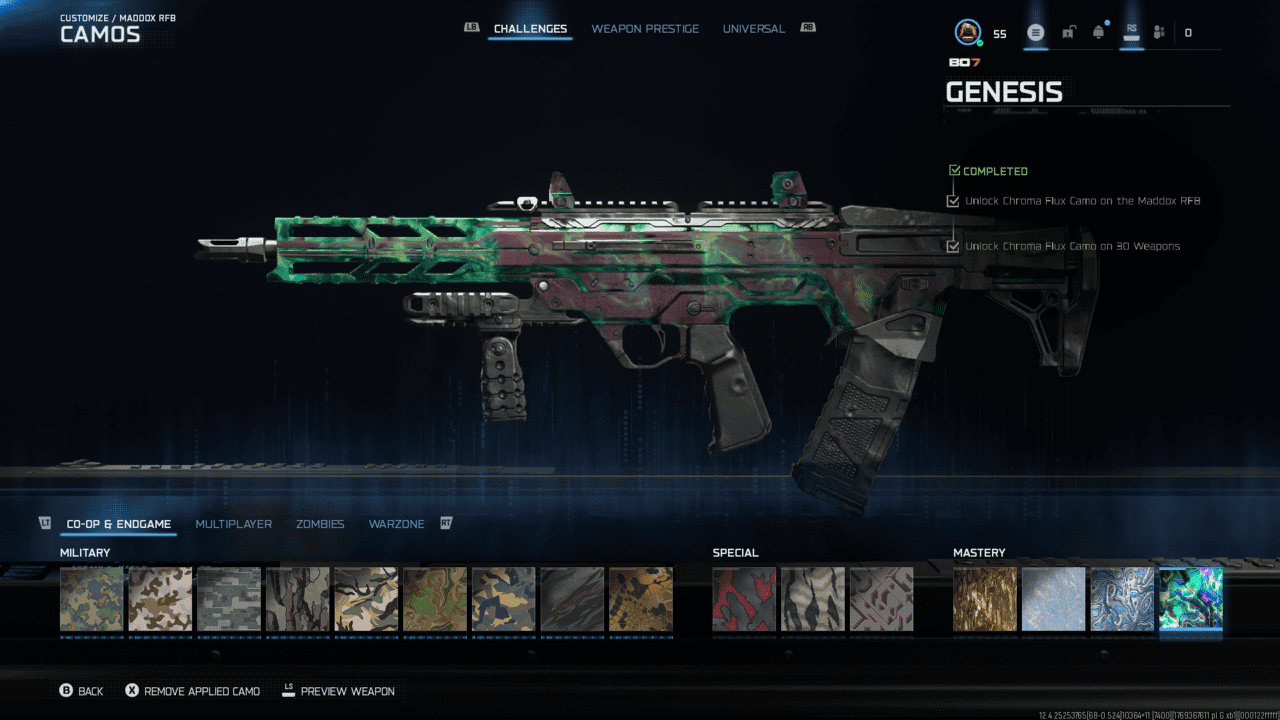Select the Challenges tab
1280x720 pixels.
click(x=530, y=29)
